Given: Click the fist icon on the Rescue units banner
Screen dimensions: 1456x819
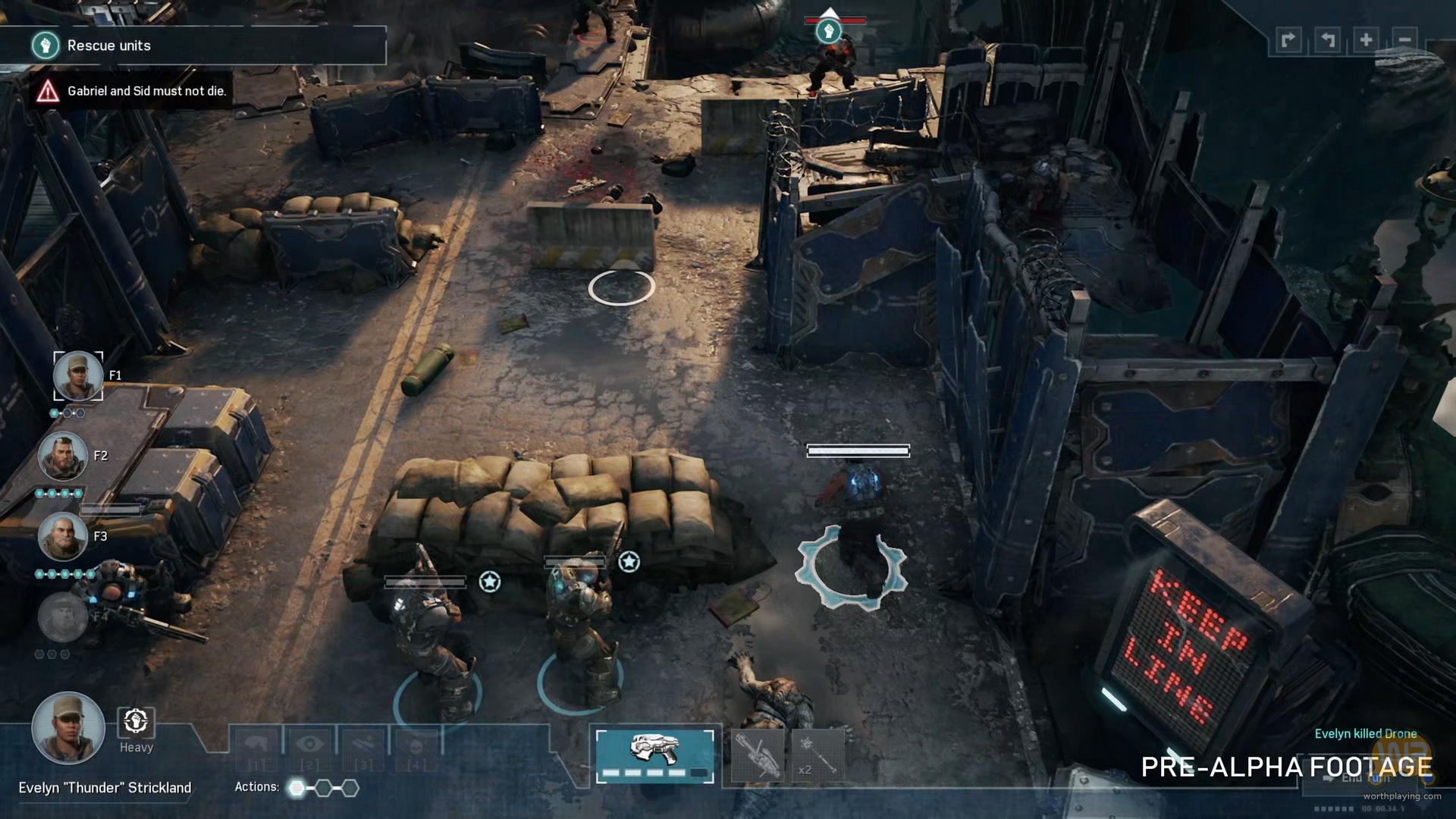Looking at the screenshot, I should (46, 45).
